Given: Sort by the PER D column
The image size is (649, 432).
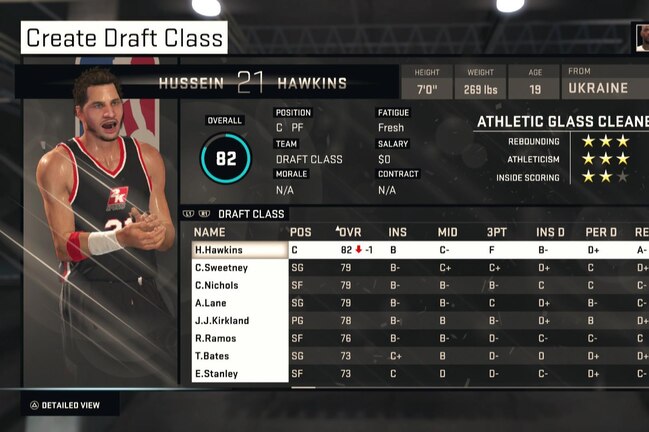Looking at the screenshot, I should 598,231.
